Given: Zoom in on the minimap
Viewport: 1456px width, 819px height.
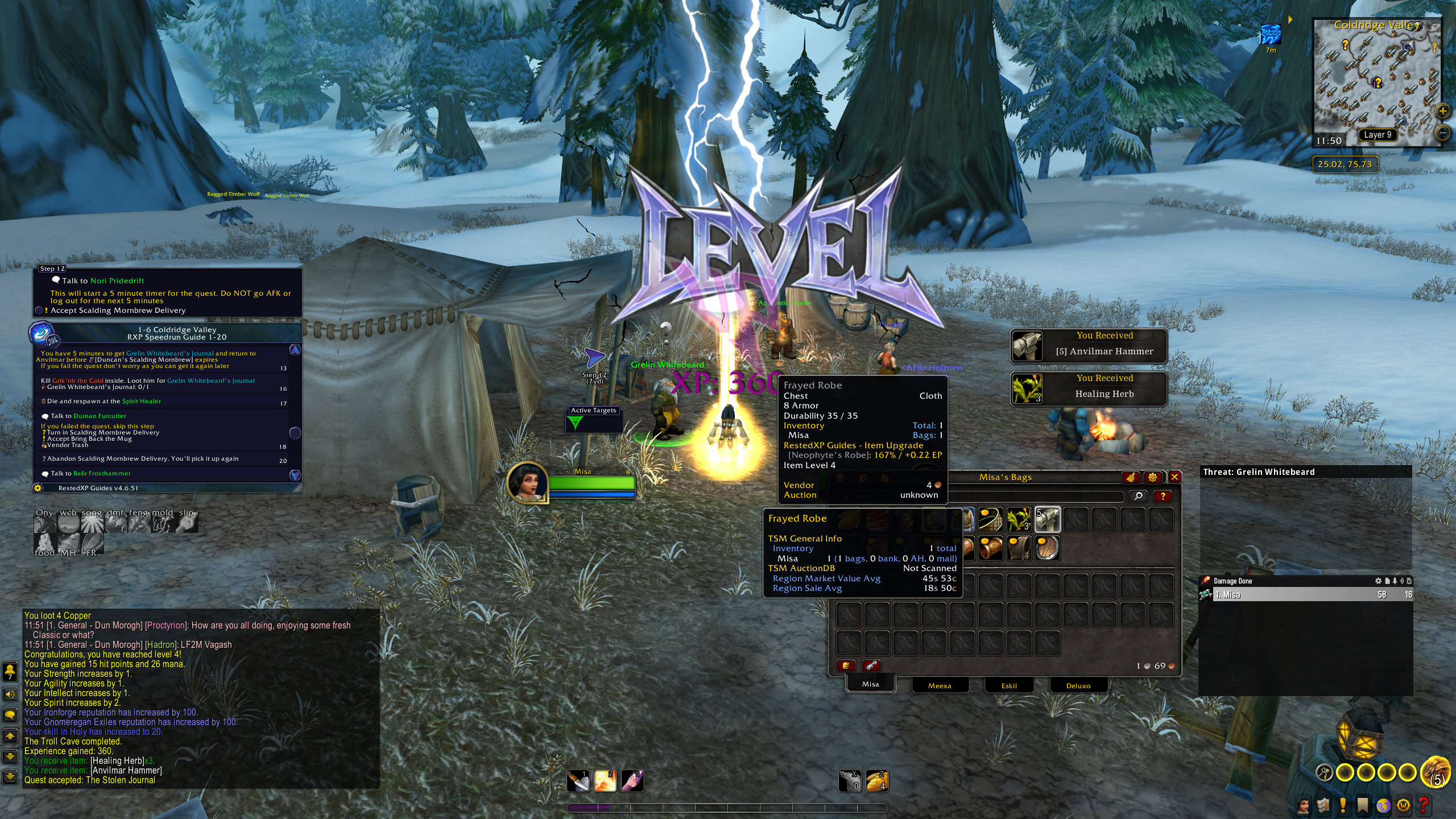Looking at the screenshot, I should pyautogui.click(x=1442, y=111).
